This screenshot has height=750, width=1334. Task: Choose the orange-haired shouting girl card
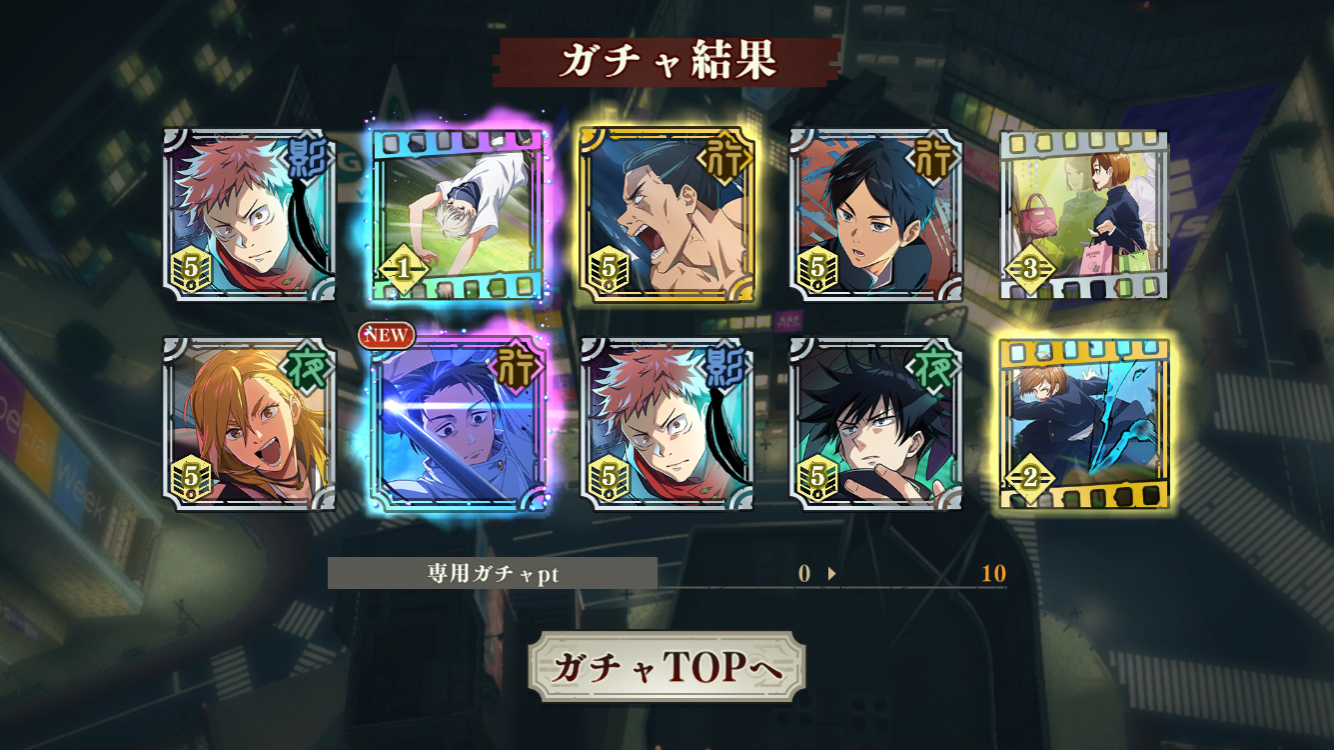tap(249, 424)
